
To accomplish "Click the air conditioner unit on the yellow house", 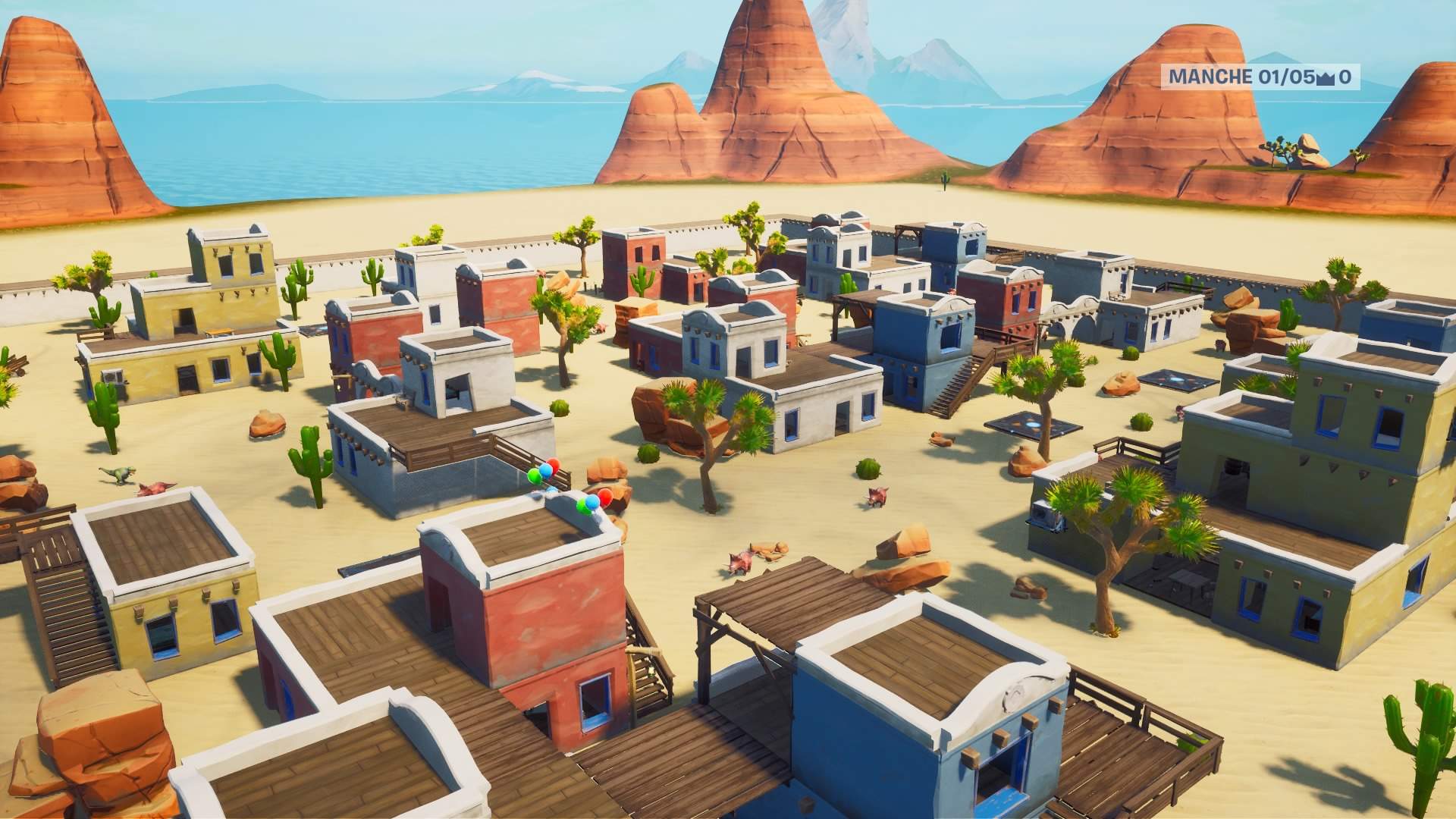I will coord(113,375).
